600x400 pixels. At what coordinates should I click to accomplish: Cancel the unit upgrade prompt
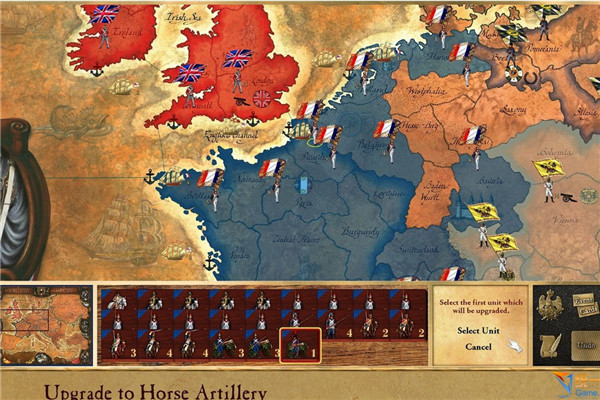click(477, 347)
